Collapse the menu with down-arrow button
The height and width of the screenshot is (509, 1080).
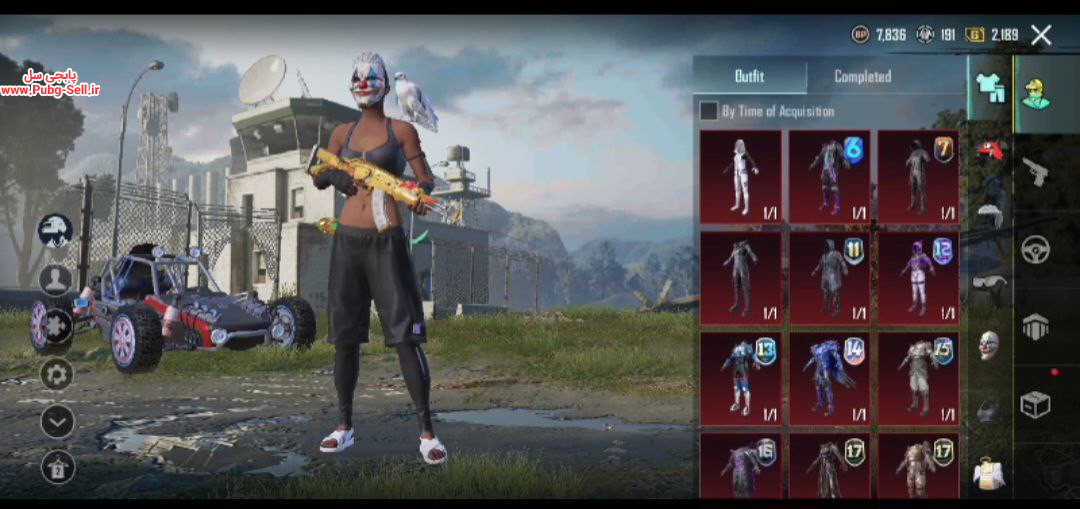tap(57, 421)
